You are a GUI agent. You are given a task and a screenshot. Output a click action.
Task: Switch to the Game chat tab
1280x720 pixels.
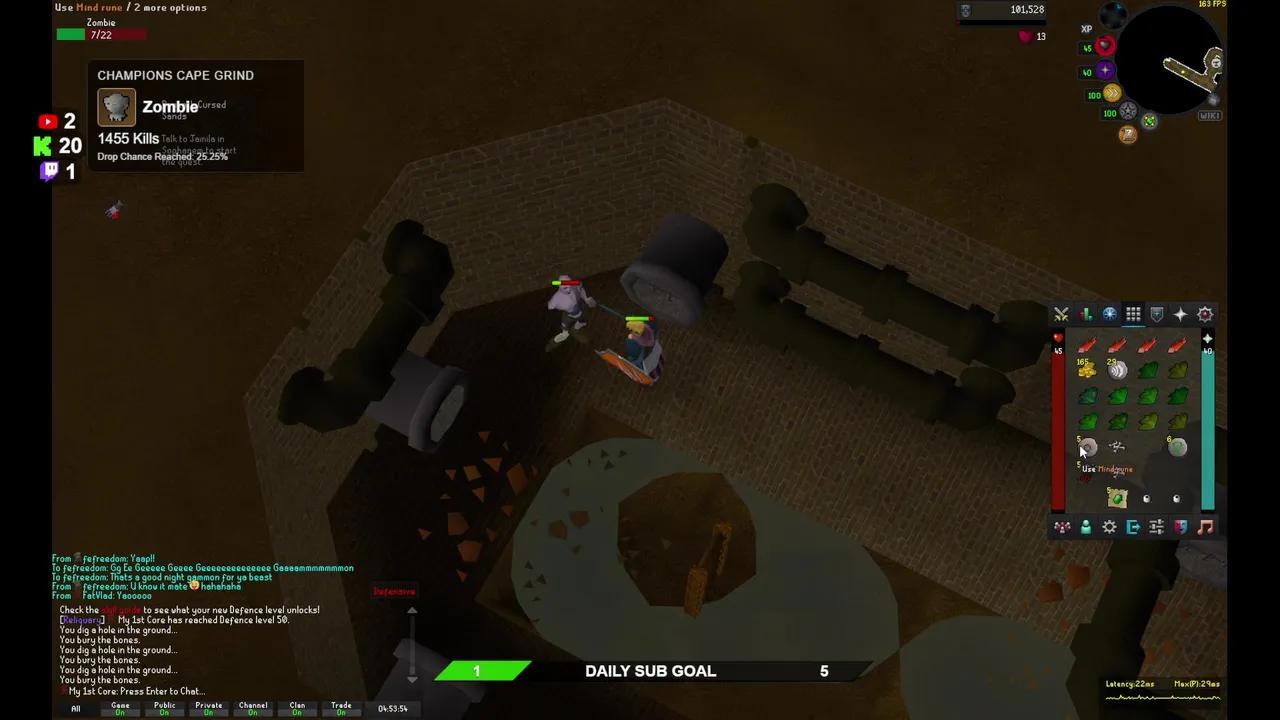(x=120, y=707)
